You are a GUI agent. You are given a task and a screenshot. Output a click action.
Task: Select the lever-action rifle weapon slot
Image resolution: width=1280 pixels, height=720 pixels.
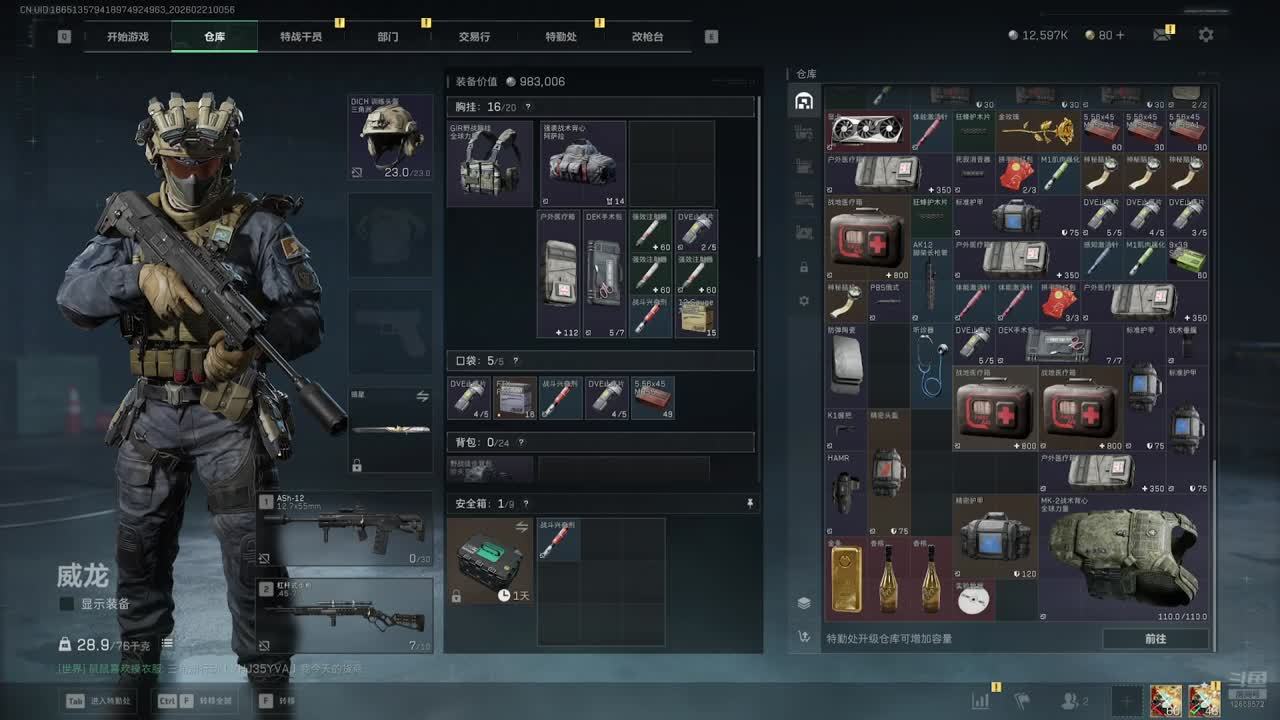[x=345, y=615]
